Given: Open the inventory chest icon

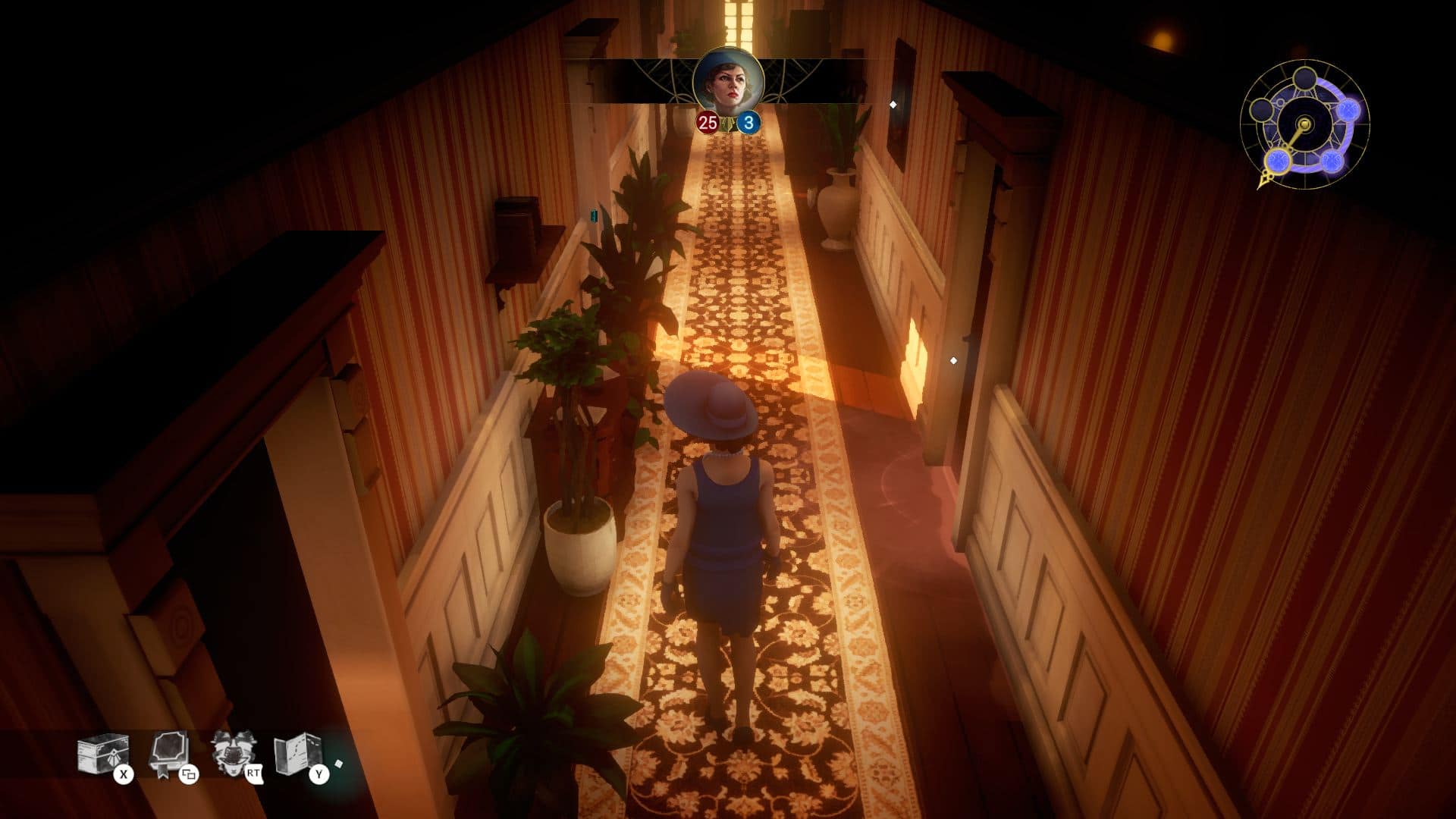Looking at the screenshot, I should click(x=102, y=755).
